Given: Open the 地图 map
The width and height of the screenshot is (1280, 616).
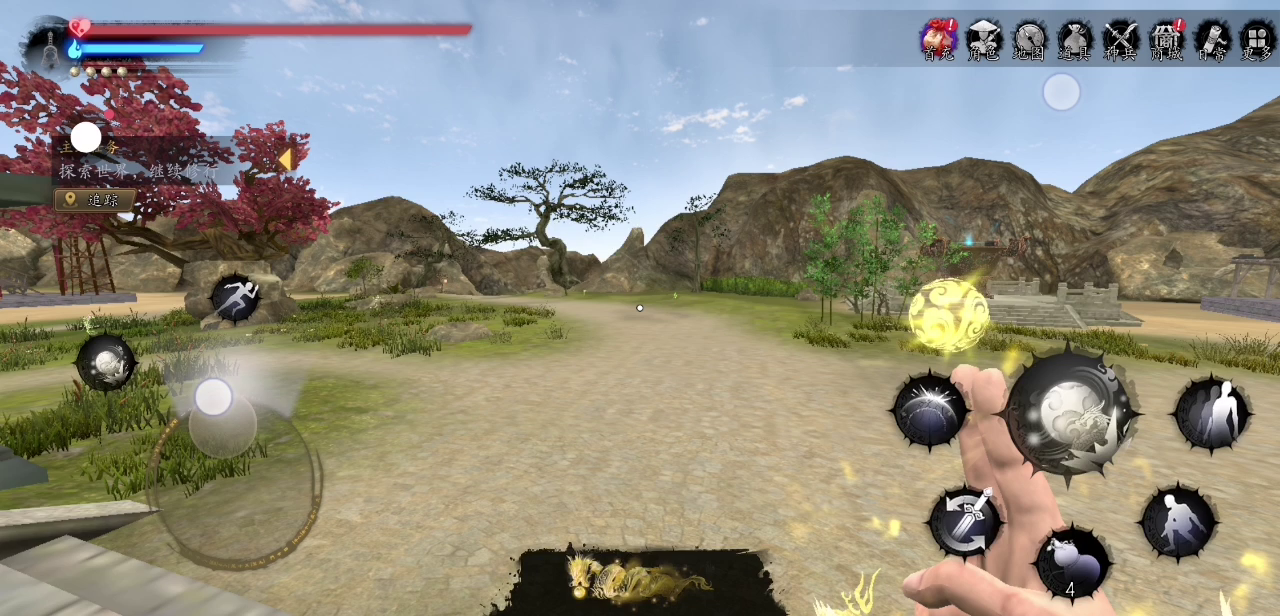Looking at the screenshot, I should pyautogui.click(x=1029, y=40).
